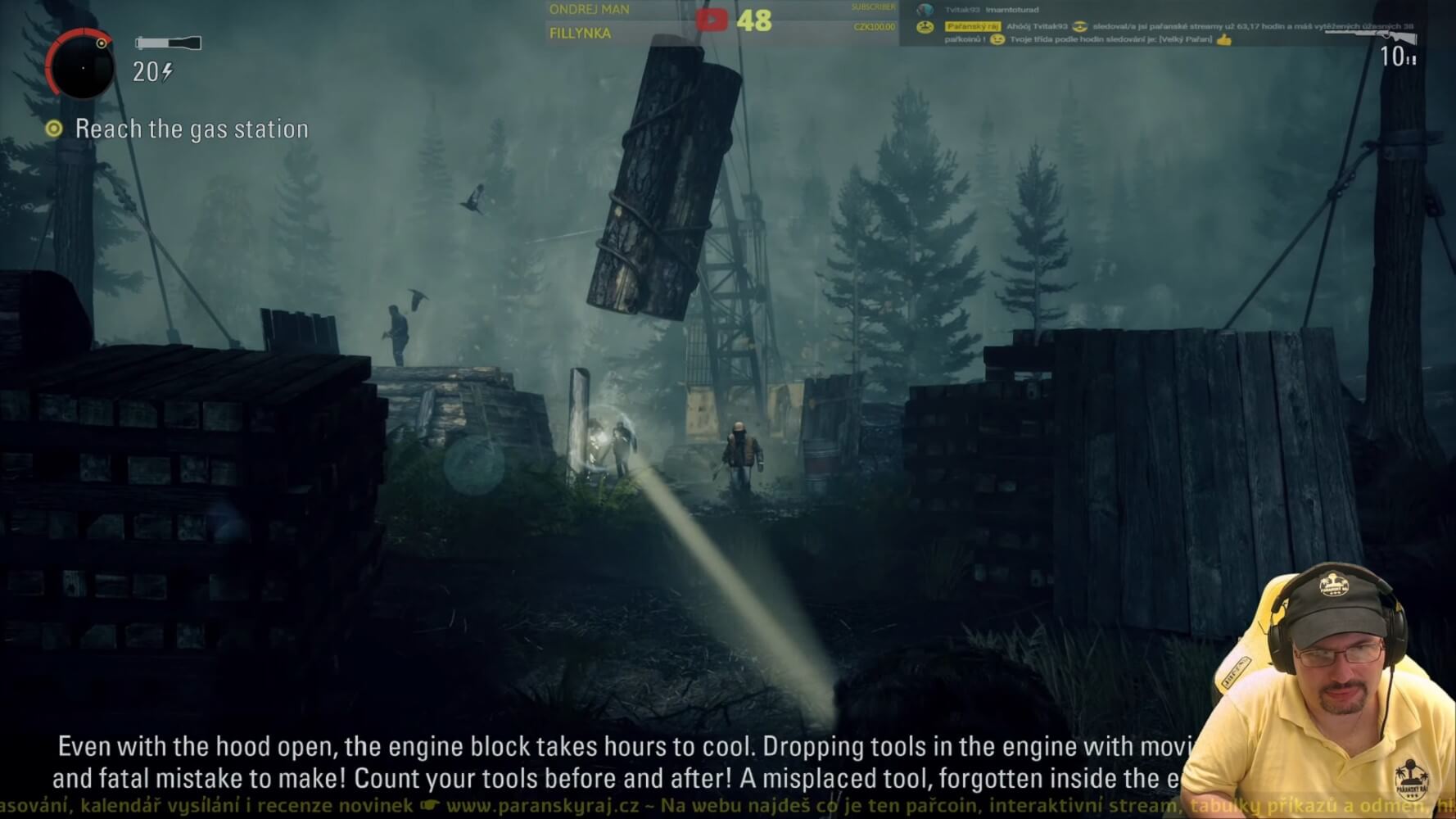Open the www.paranskyraj.cz ticker link
Image resolution: width=1456 pixels, height=819 pixels.
[542, 806]
